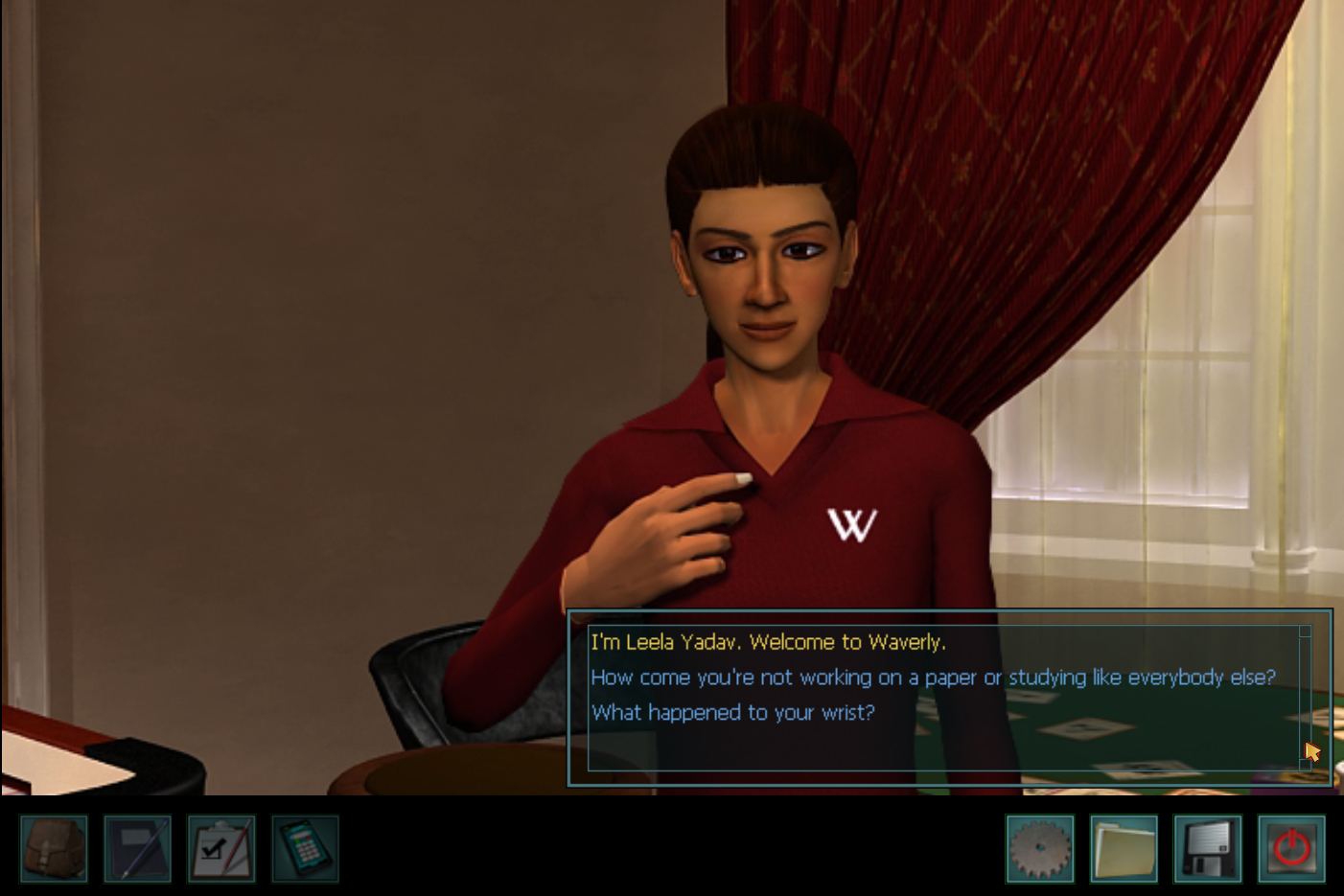Click the dialogue scrollbar track

pos(1306,700)
